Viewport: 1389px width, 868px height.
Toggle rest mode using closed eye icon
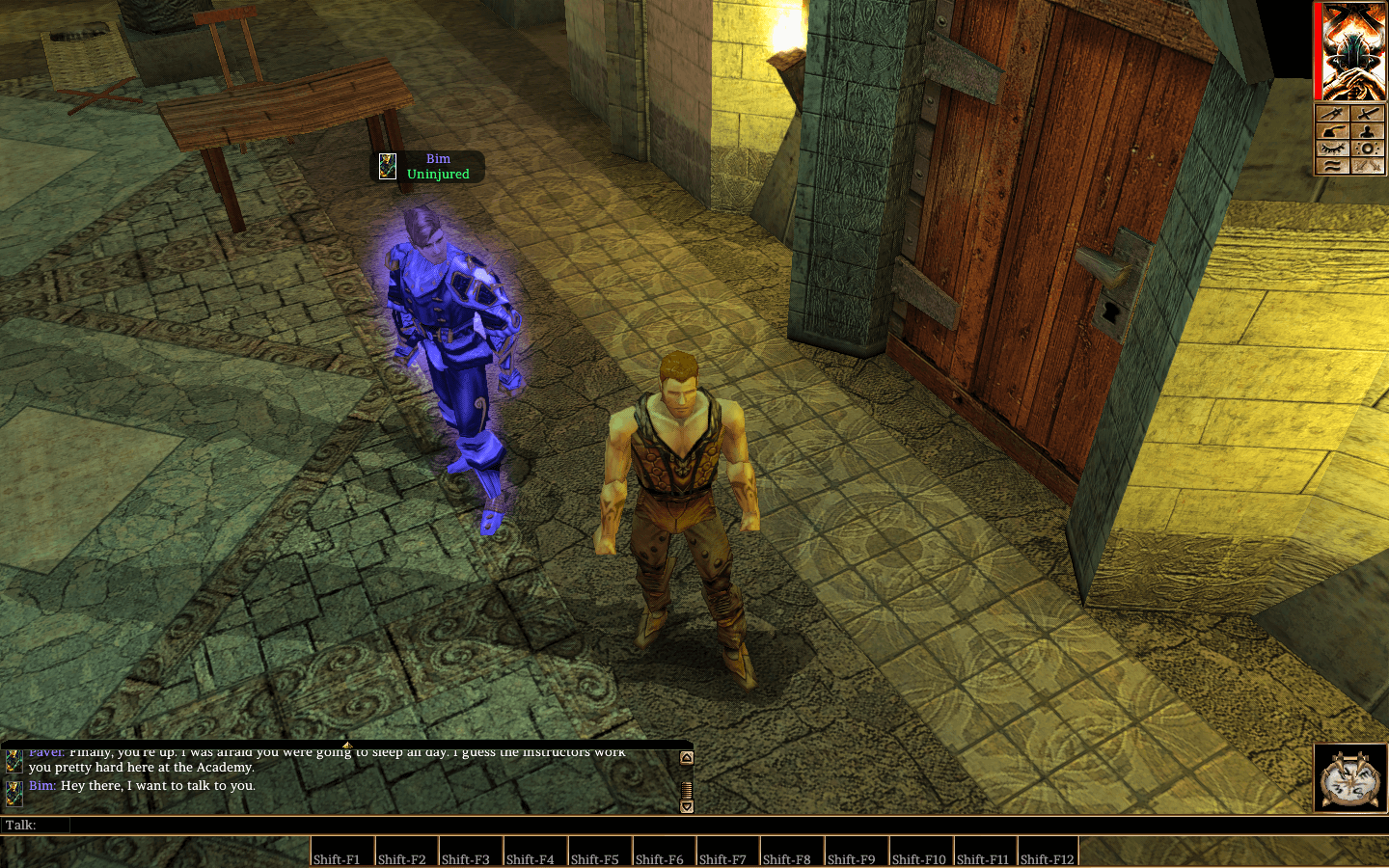(1334, 148)
